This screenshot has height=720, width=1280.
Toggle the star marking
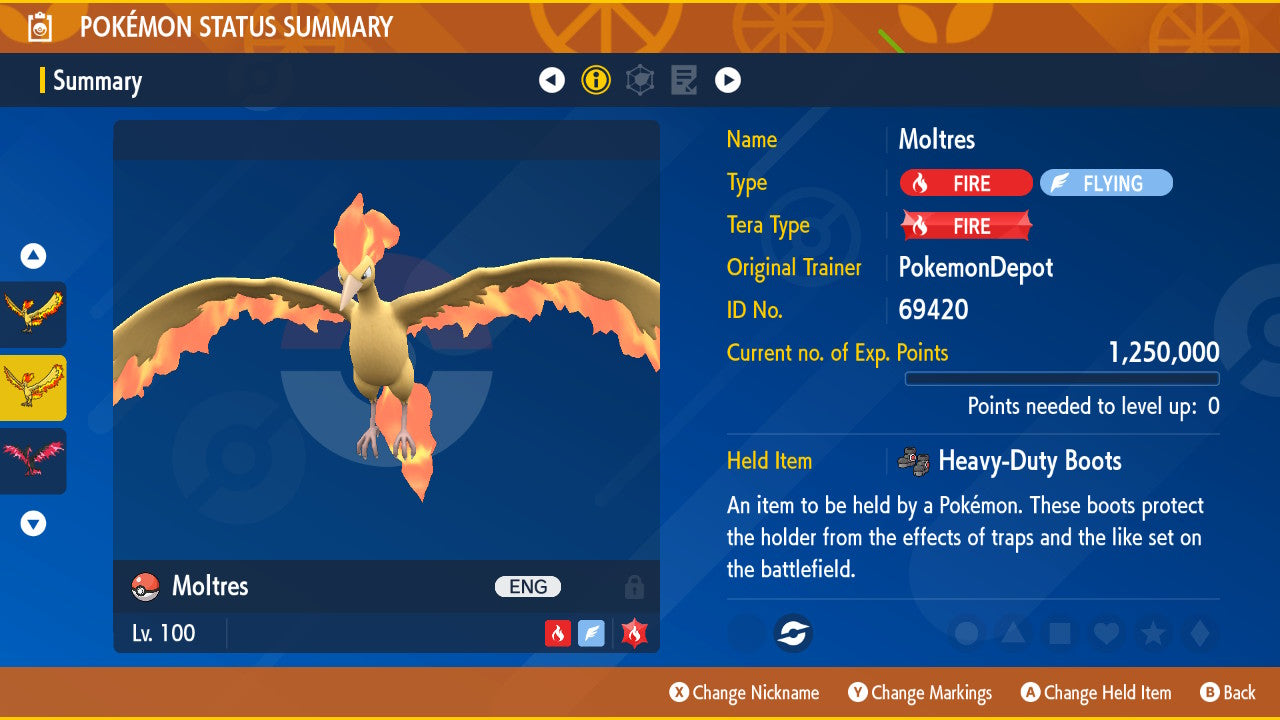coord(1152,633)
